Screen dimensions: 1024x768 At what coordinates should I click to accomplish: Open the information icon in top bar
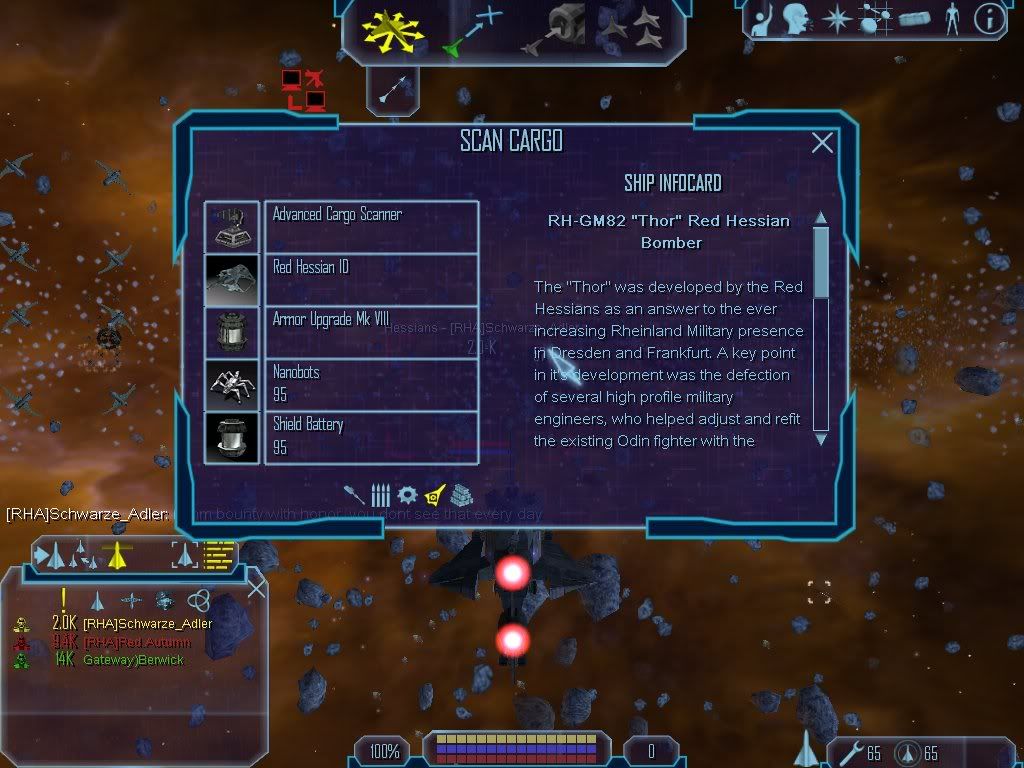(988, 19)
